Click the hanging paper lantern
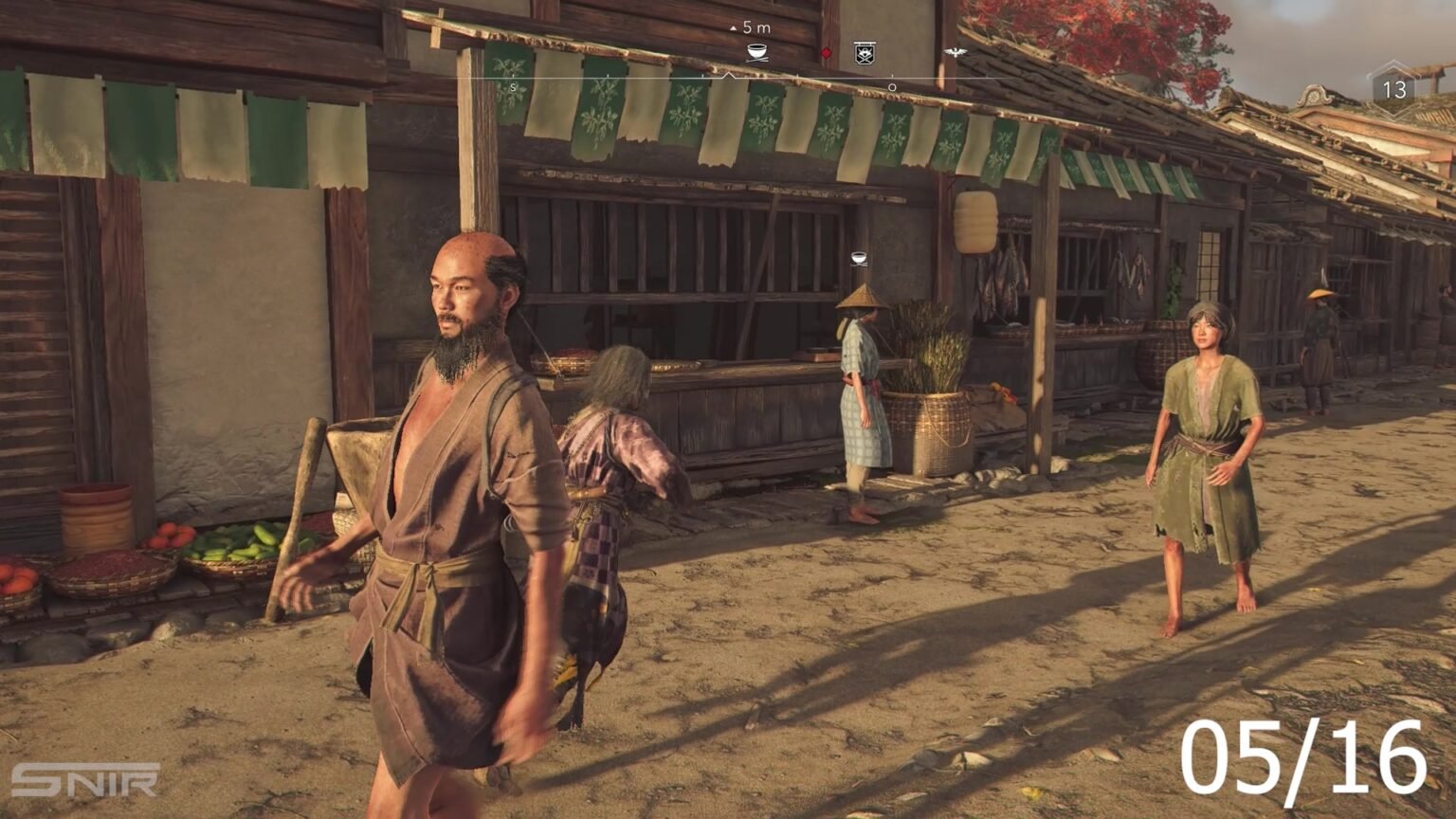Image resolution: width=1456 pixels, height=819 pixels. coord(977,220)
